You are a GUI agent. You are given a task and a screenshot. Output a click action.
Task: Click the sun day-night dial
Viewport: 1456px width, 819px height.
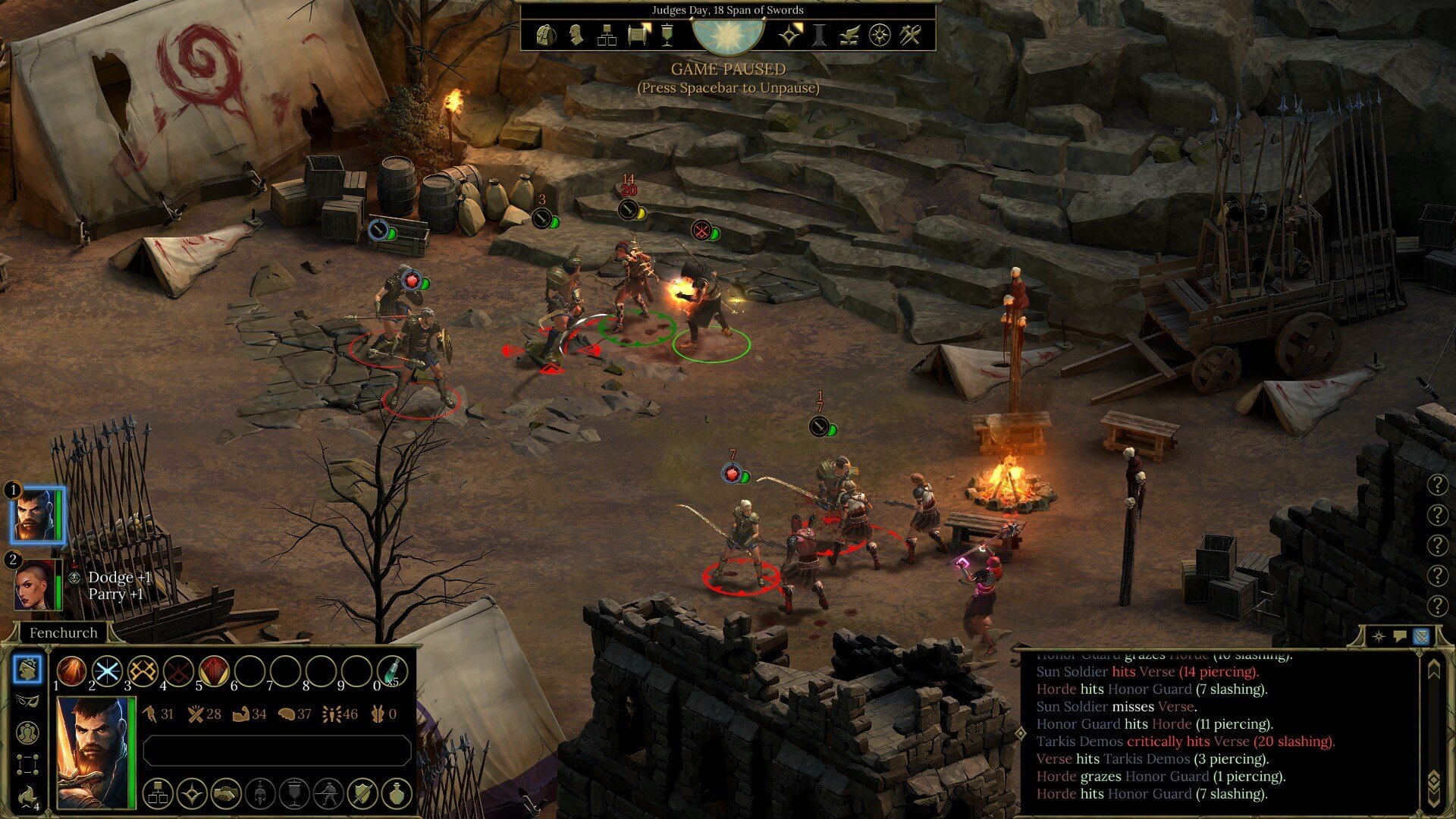pyautogui.click(x=728, y=35)
